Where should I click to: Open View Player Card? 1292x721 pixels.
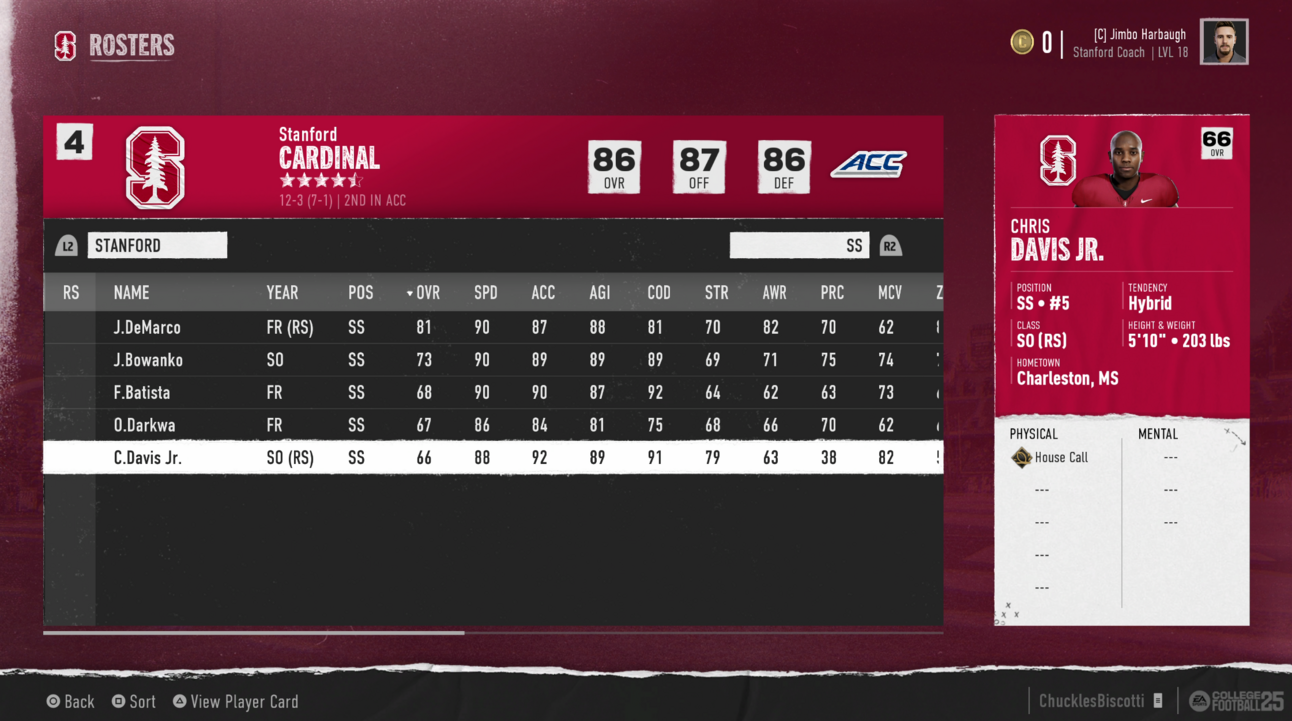point(236,702)
